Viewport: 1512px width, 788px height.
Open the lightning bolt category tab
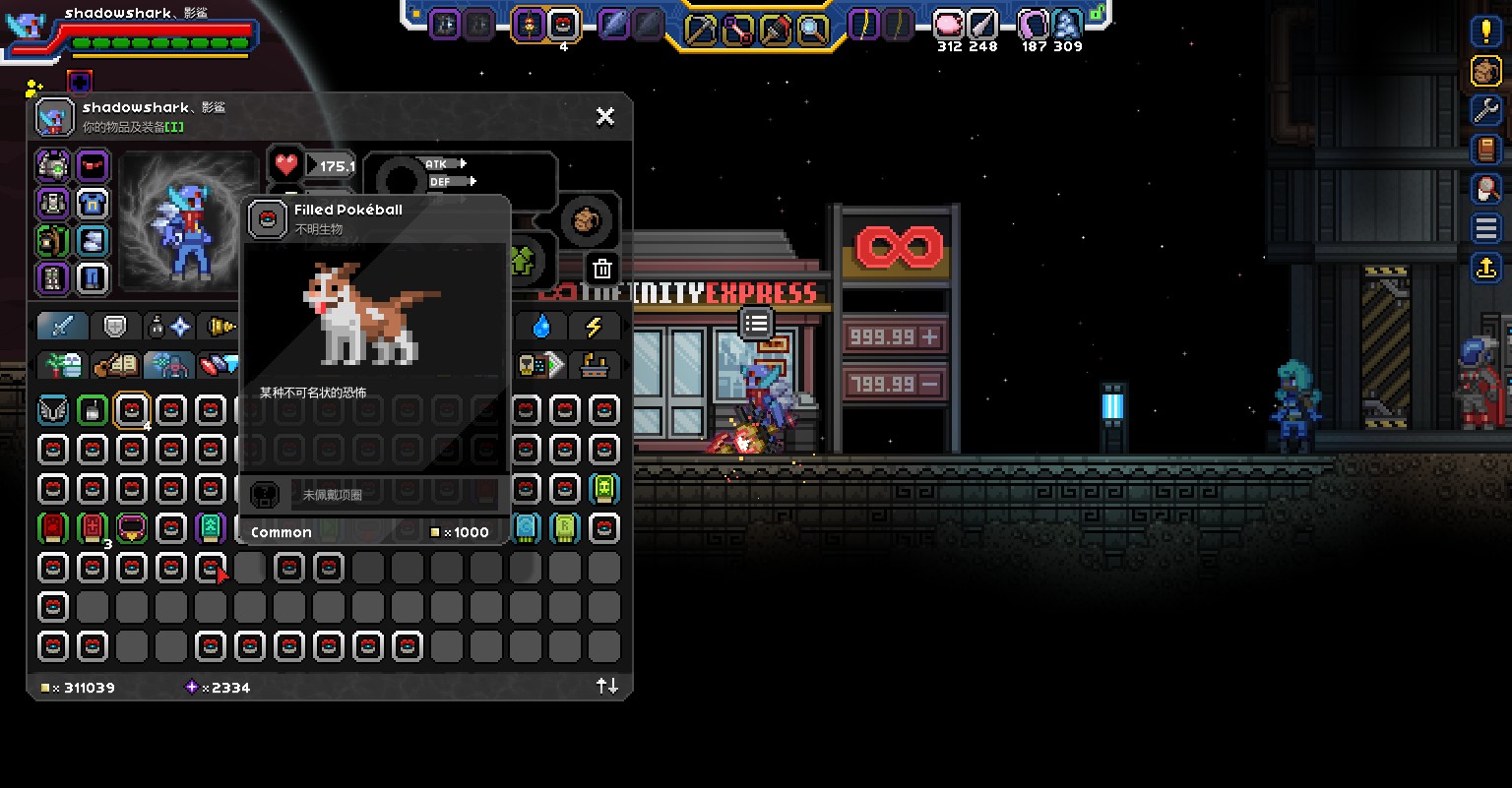pyautogui.click(x=594, y=326)
